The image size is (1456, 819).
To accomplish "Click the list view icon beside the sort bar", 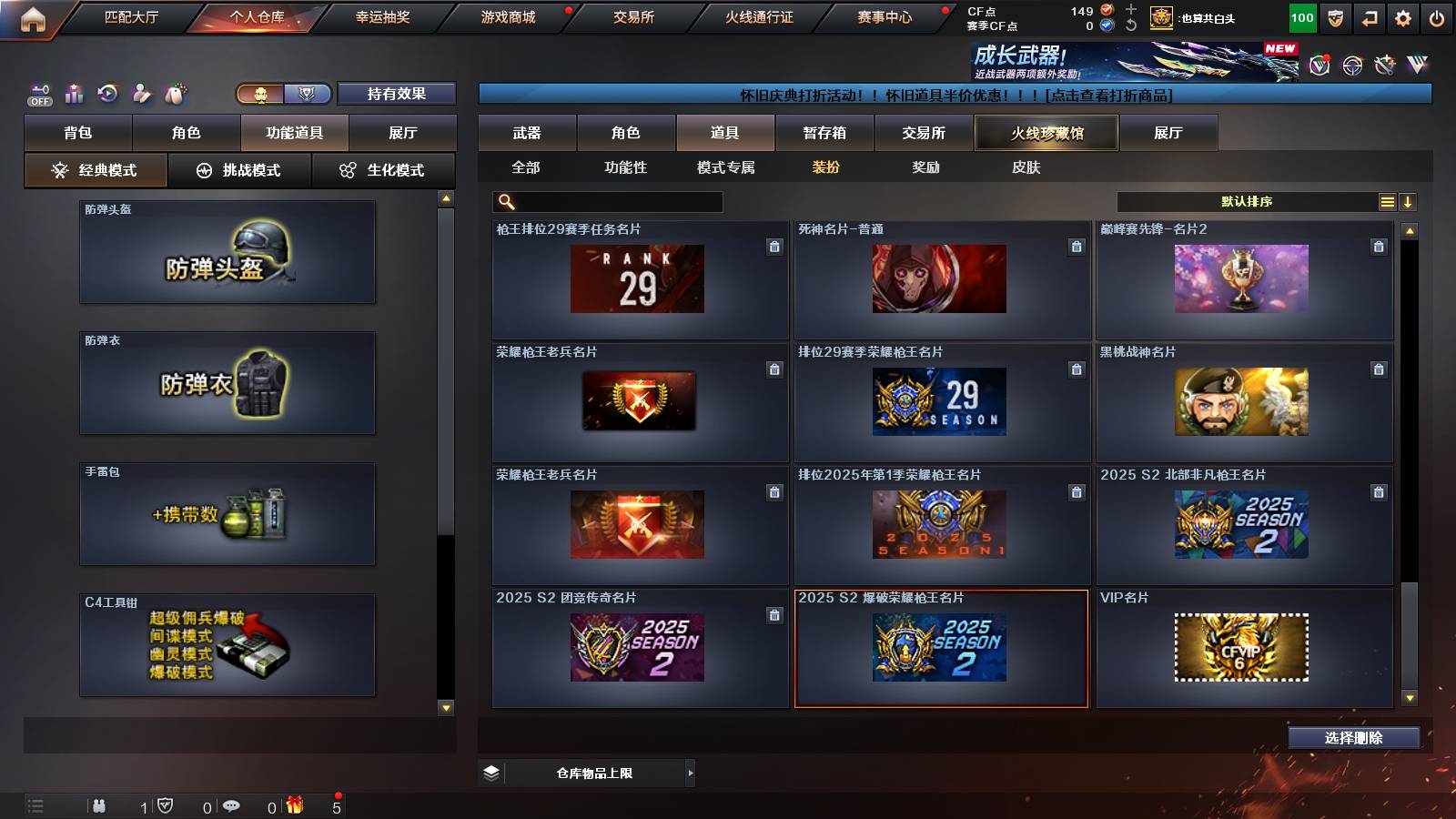I will (1386, 201).
